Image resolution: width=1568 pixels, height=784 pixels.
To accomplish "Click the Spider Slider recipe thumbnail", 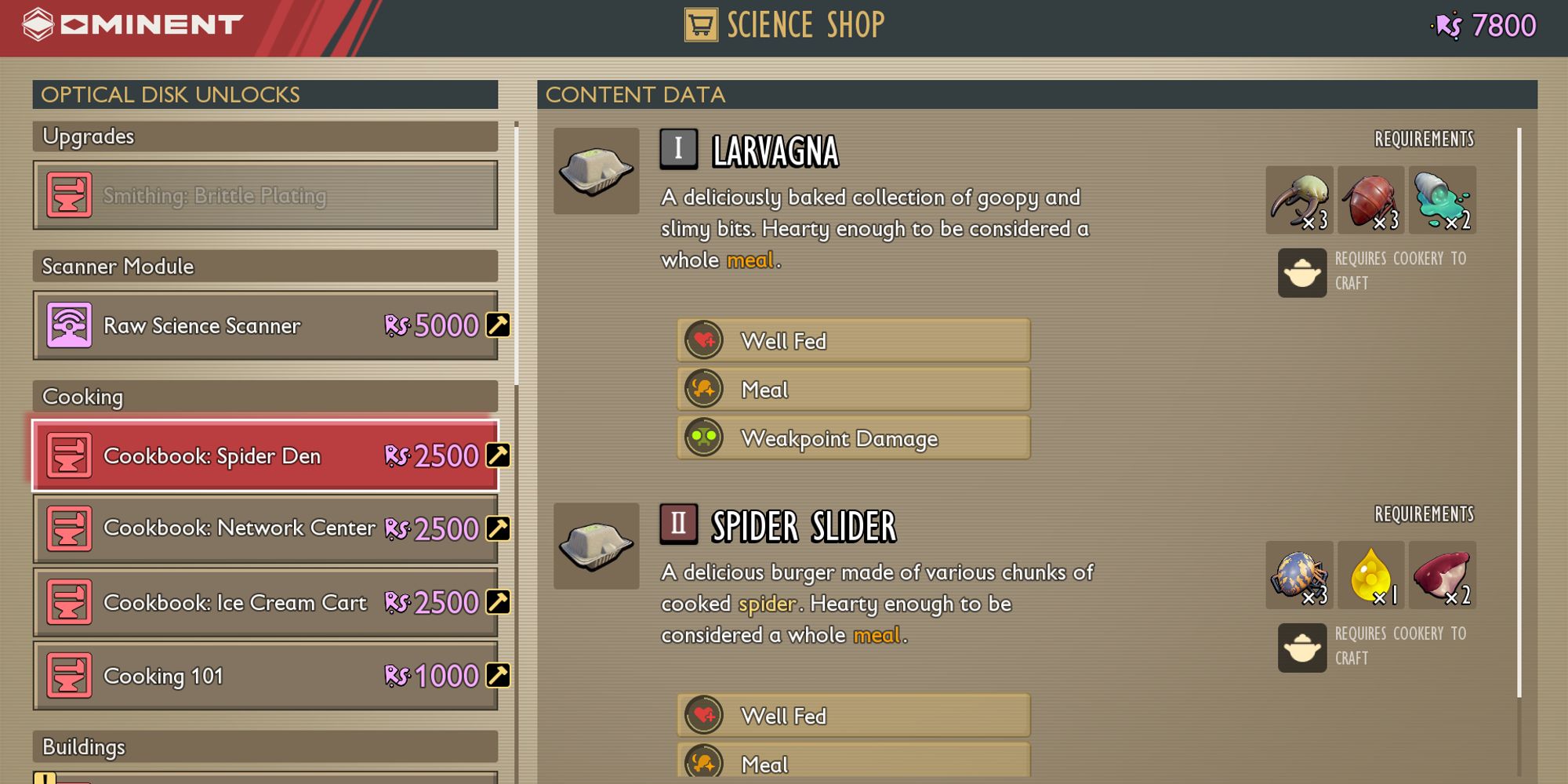I will [596, 546].
